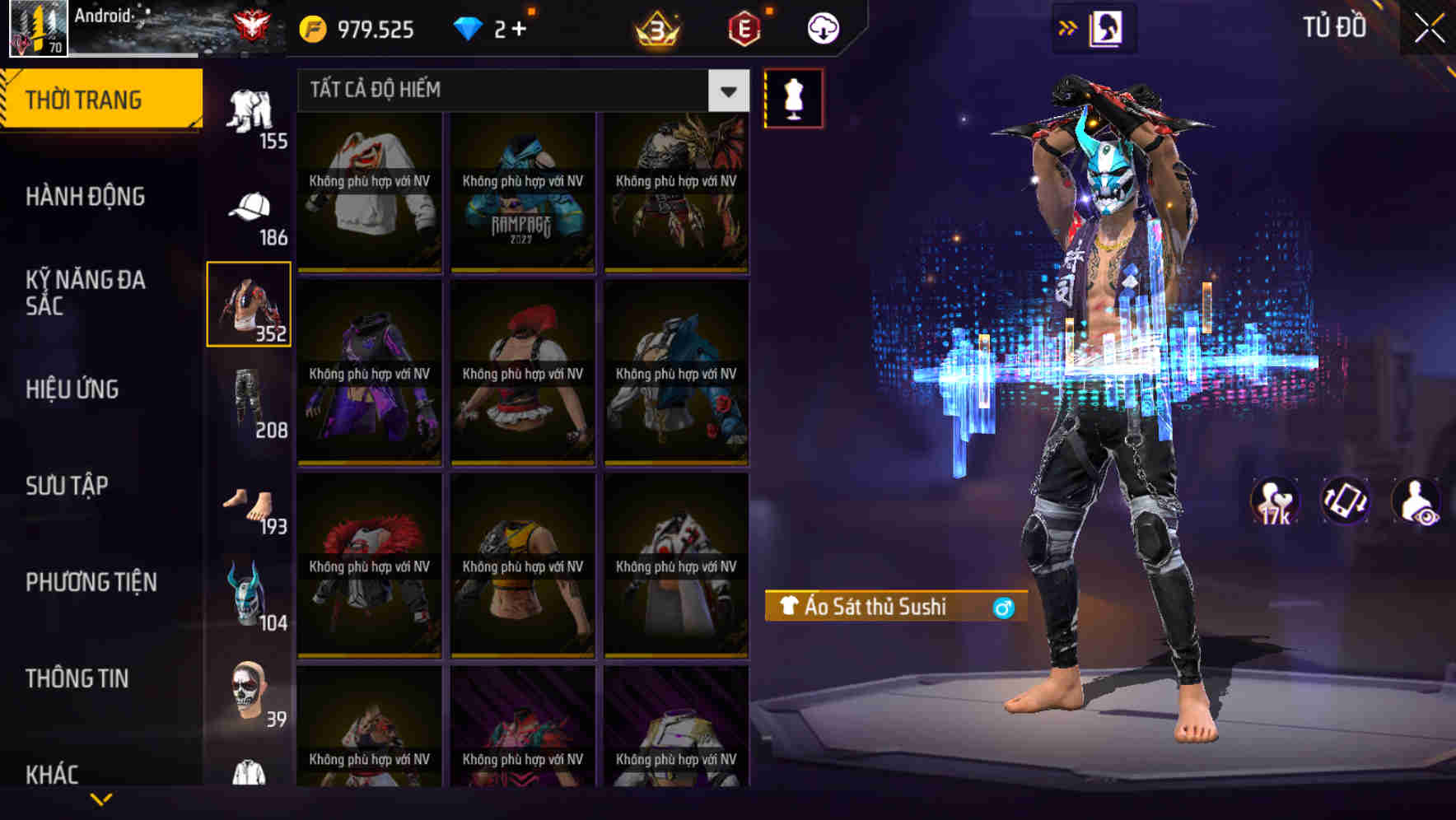Viewport: 1456px width, 820px height.
Task: Open the shirts category showing 352 items
Action: click(250, 305)
